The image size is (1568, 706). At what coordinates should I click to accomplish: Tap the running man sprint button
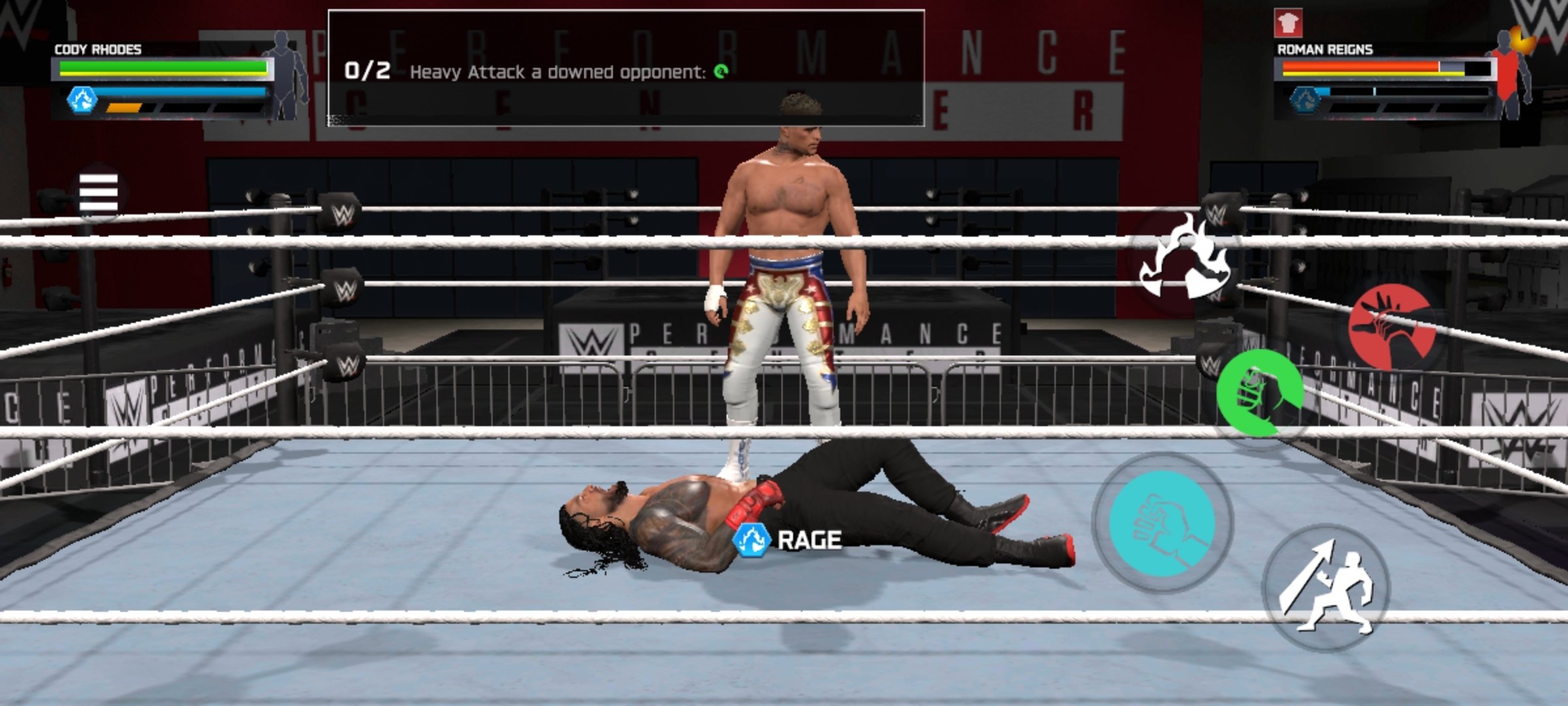click(x=1326, y=587)
